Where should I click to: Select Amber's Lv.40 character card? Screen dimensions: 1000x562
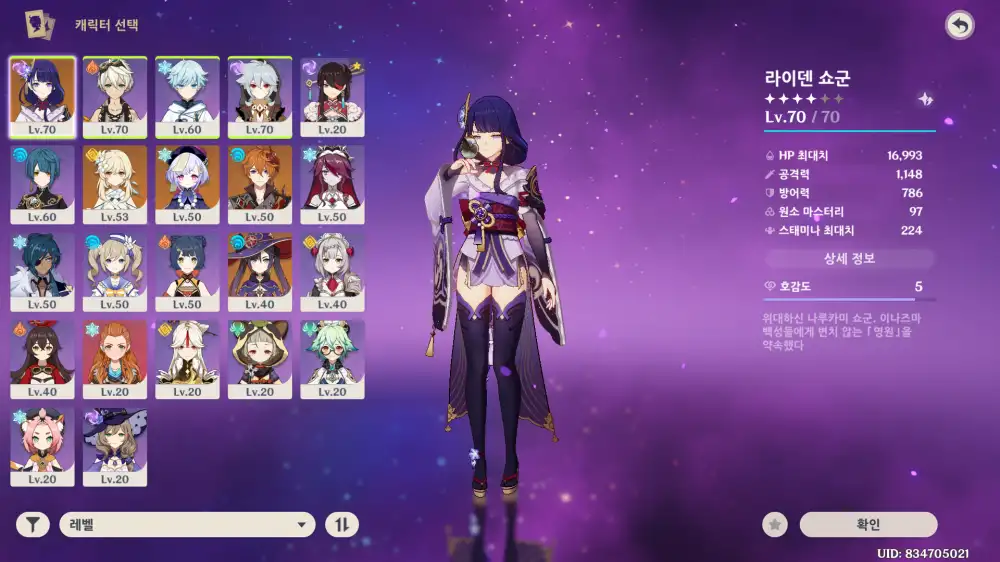pos(42,358)
